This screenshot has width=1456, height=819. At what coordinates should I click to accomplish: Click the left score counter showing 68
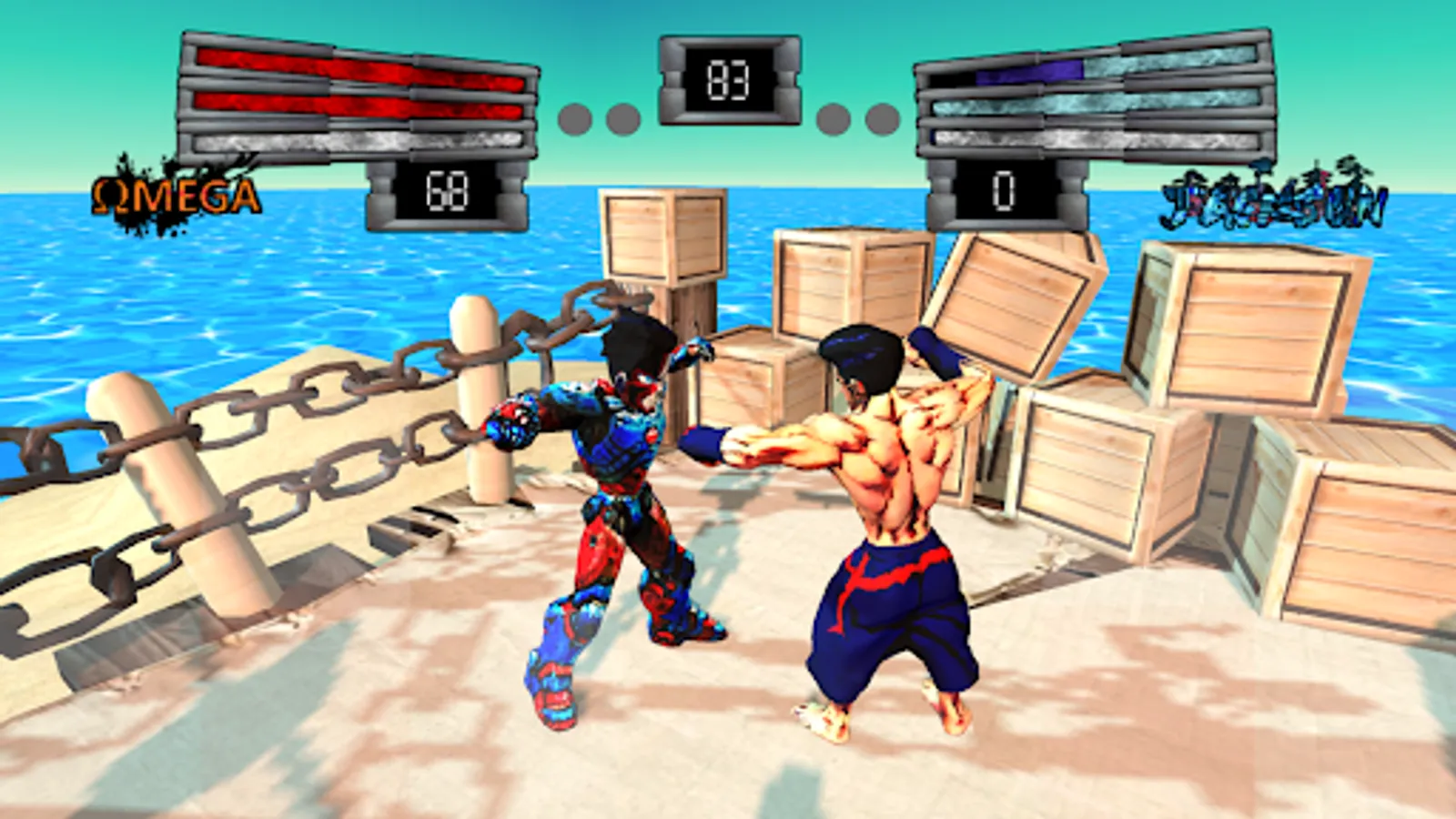click(x=444, y=189)
